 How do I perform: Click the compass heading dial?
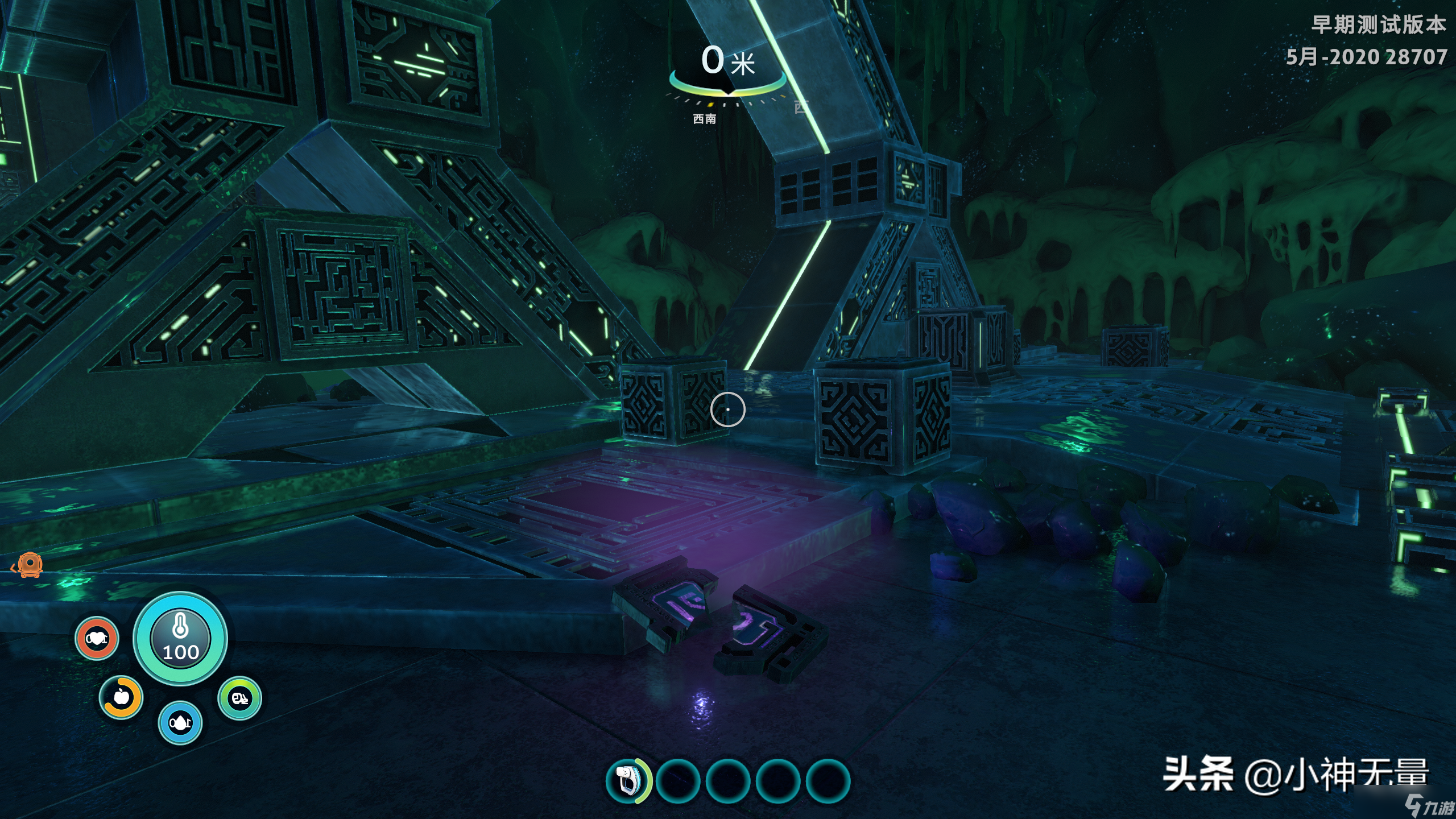[727, 90]
